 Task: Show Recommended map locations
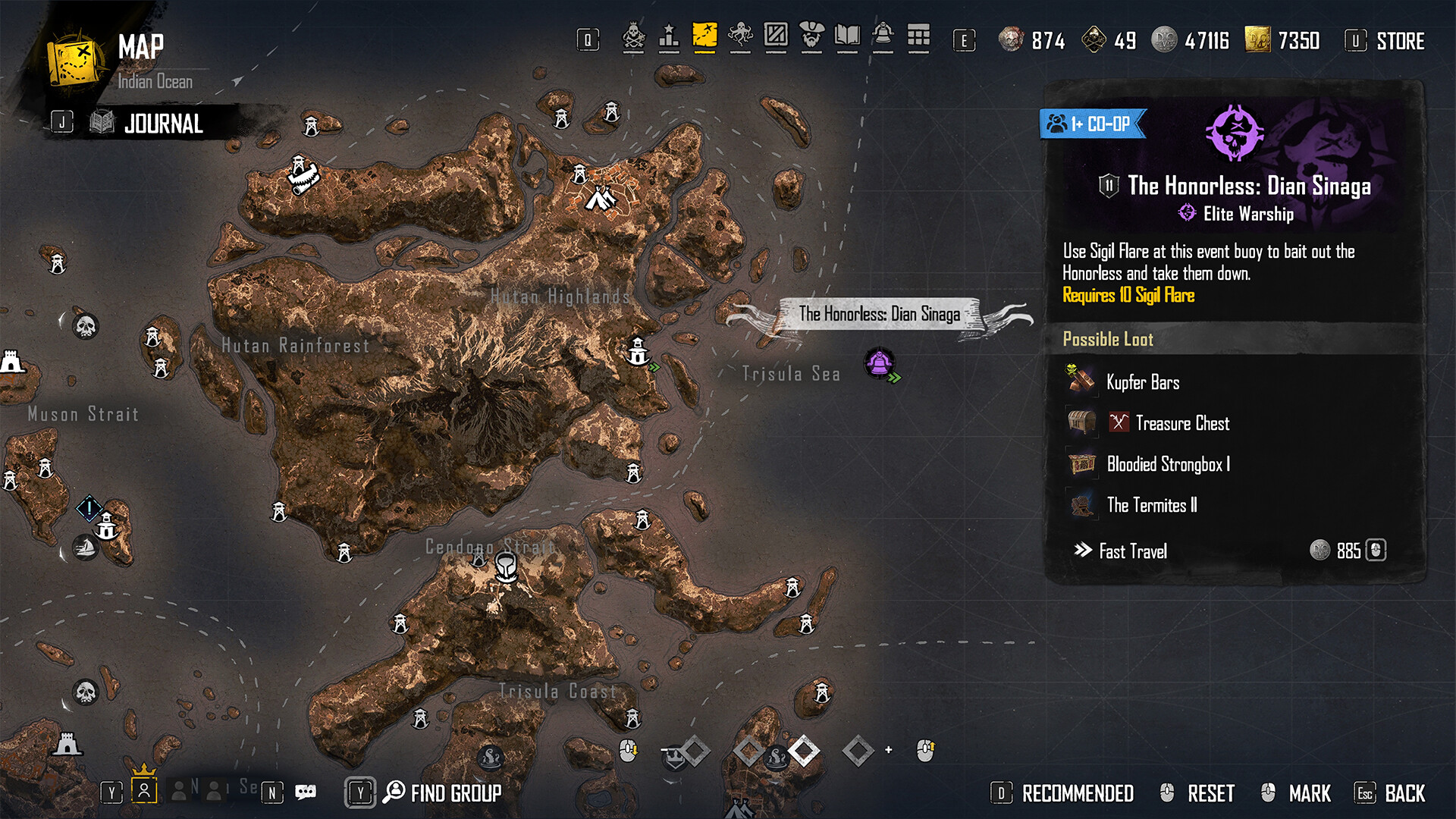point(1077,794)
